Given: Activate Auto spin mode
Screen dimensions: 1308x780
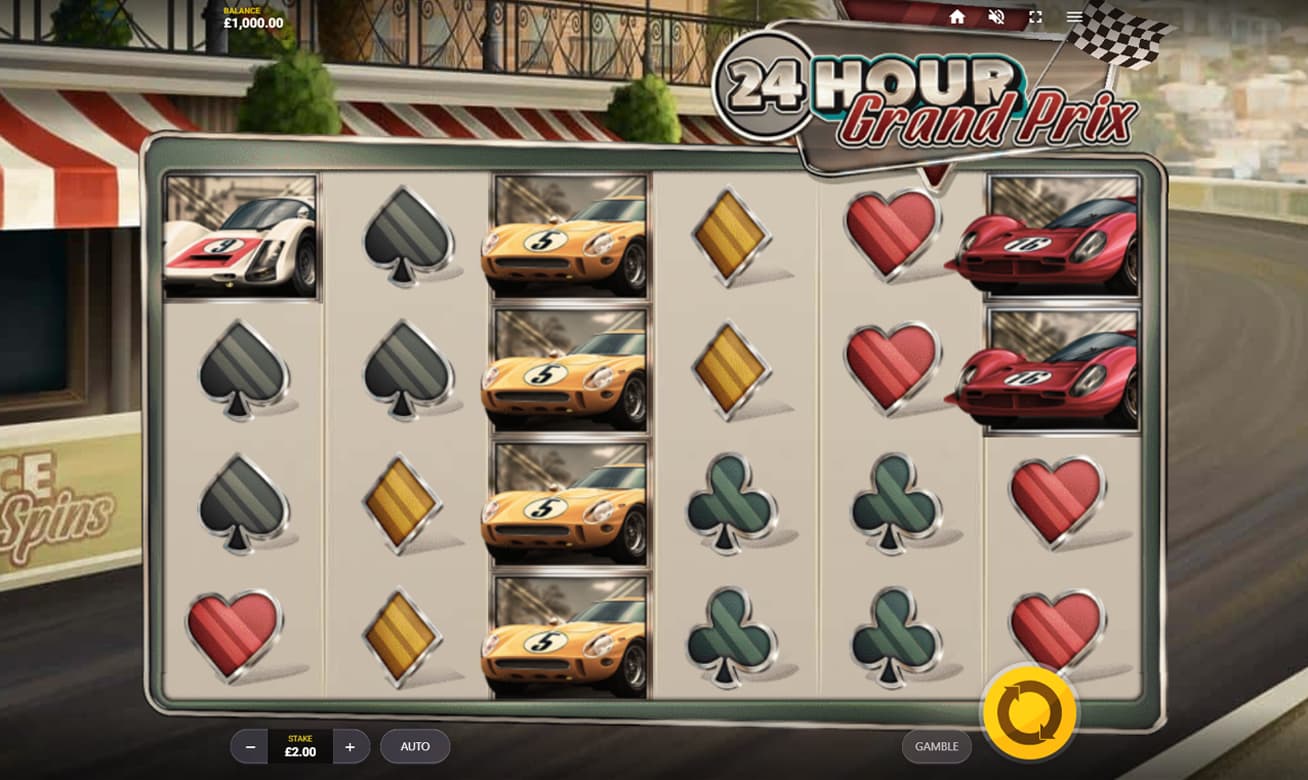Looking at the screenshot, I should tap(415, 746).
